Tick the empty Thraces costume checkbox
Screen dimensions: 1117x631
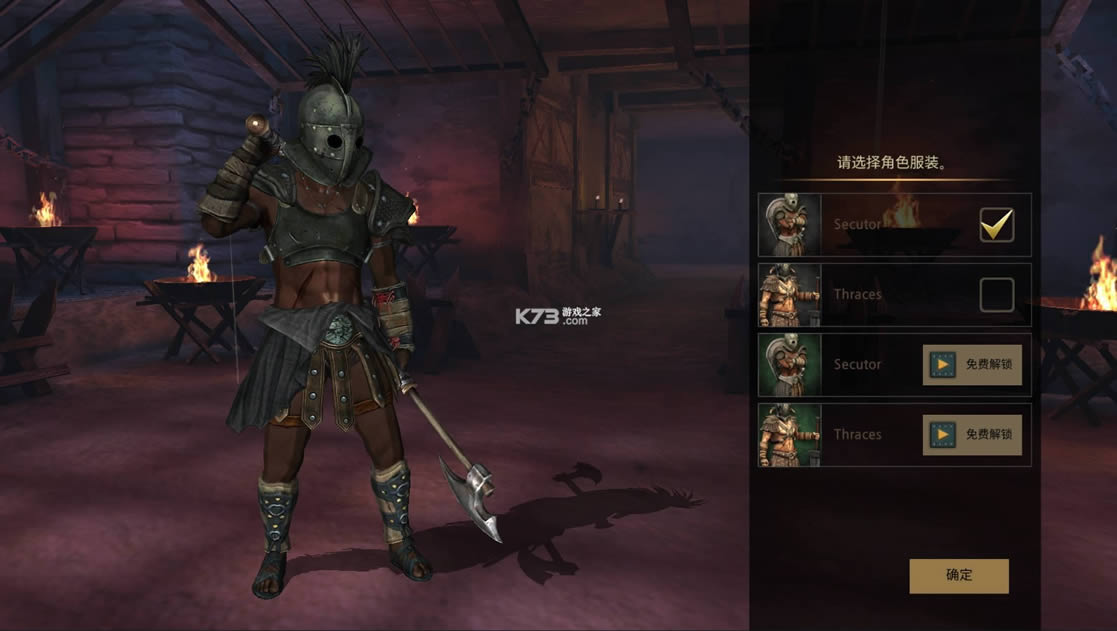click(x=996, y=295)
